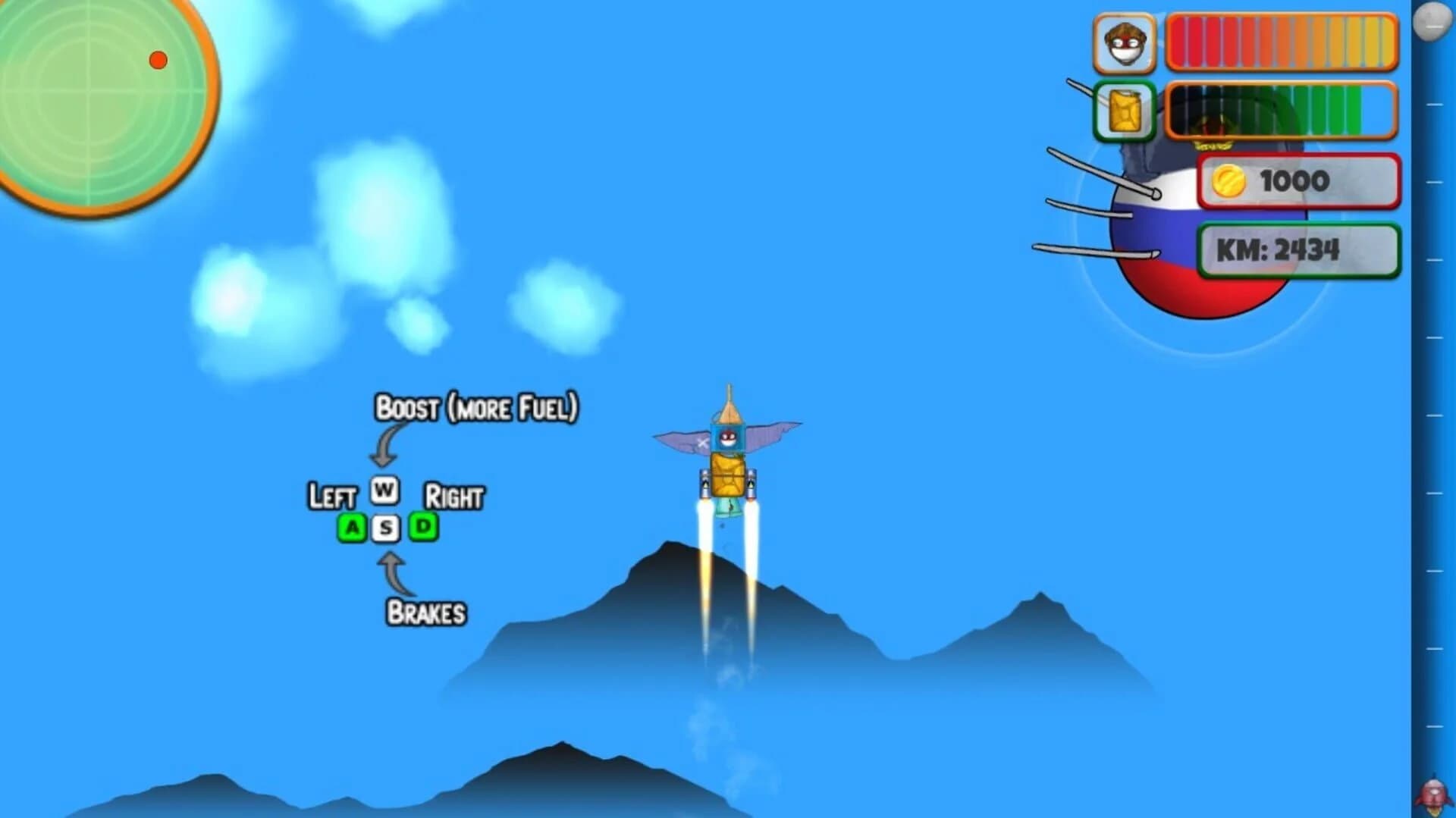
Task: Open the coin counter panel showing 1000
Action: pyautogui.click(x=1298, y=180)
